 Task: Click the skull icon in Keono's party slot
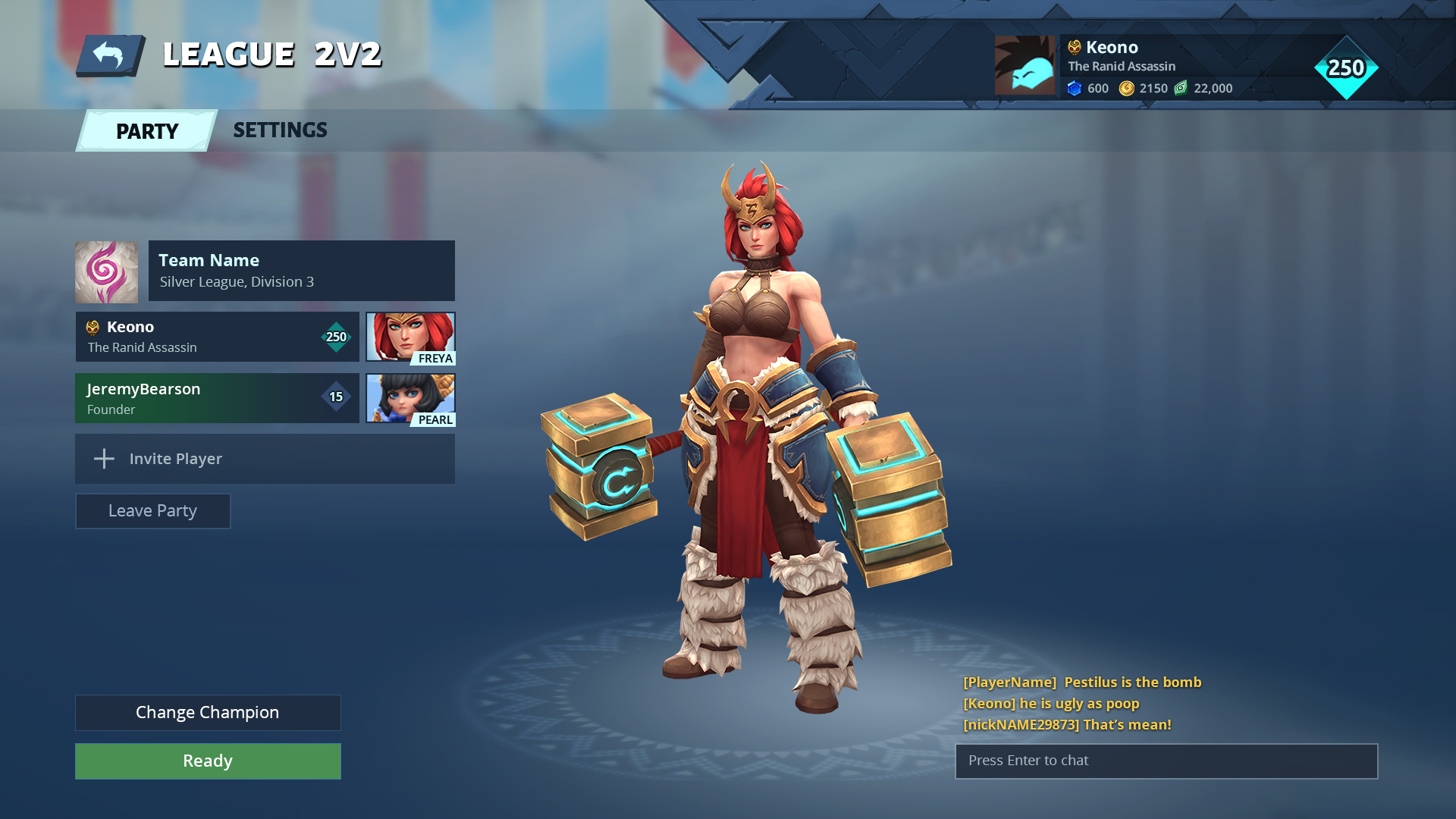tap(93, 327)
